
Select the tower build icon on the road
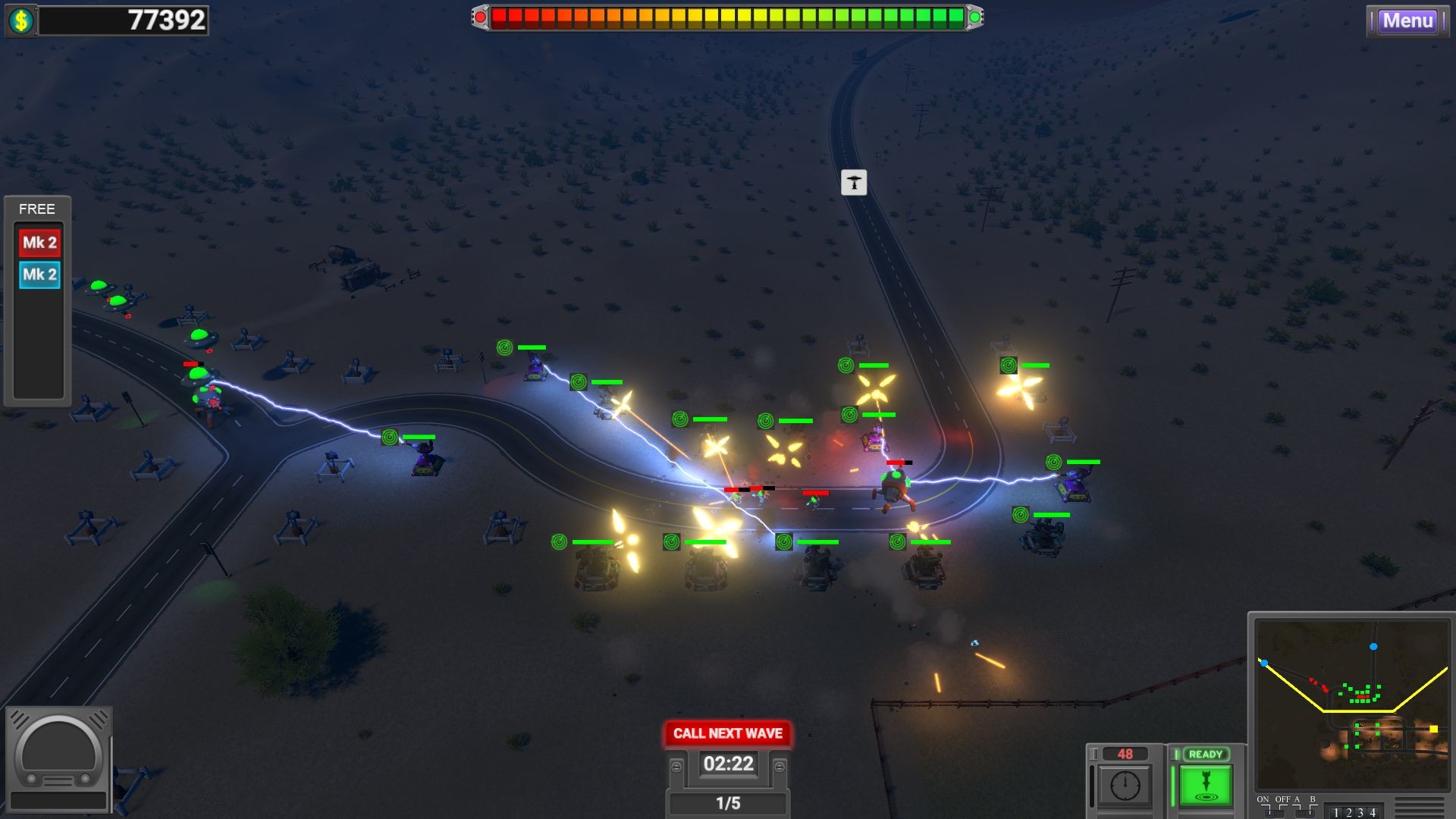(x=855, y=182)
